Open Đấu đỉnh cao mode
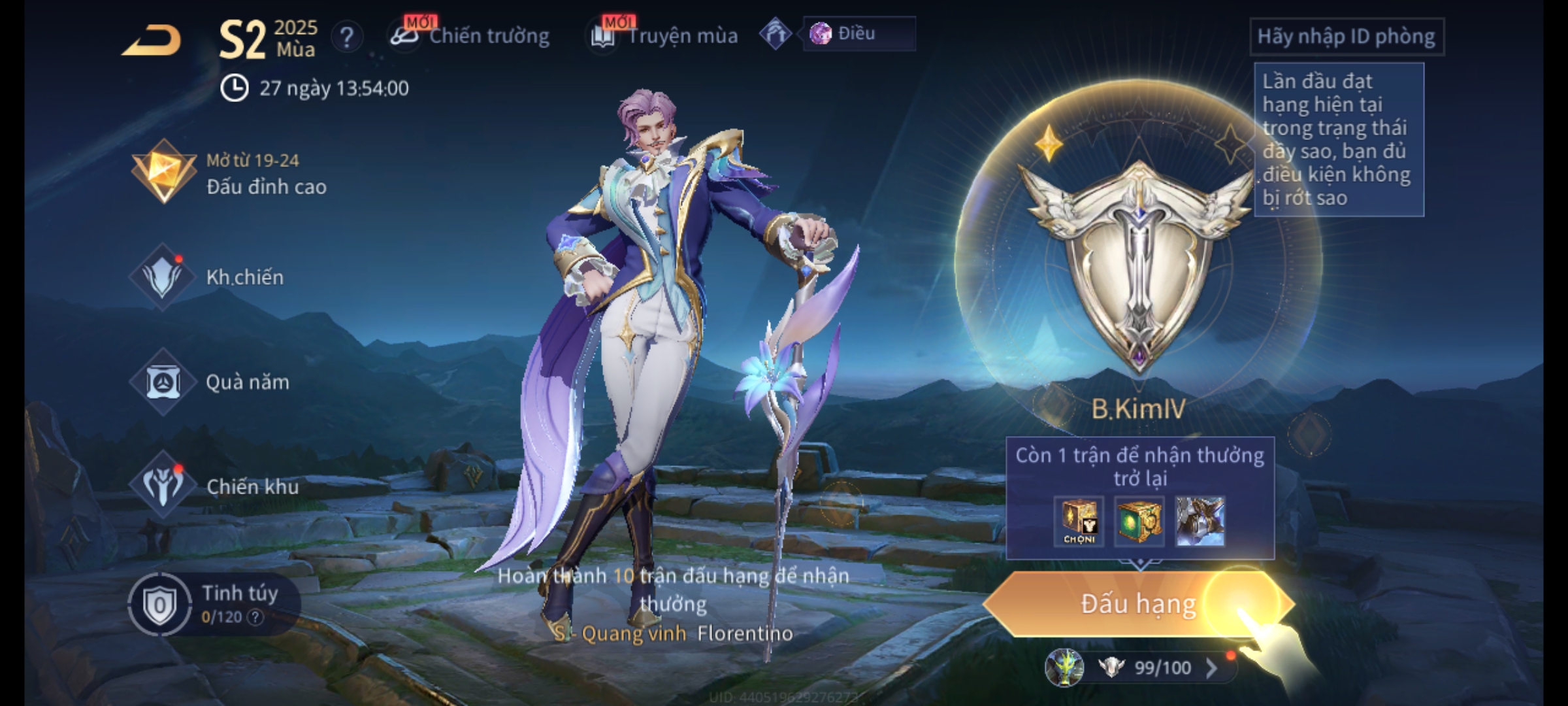 pyautogui.click(x=230, y=173)
